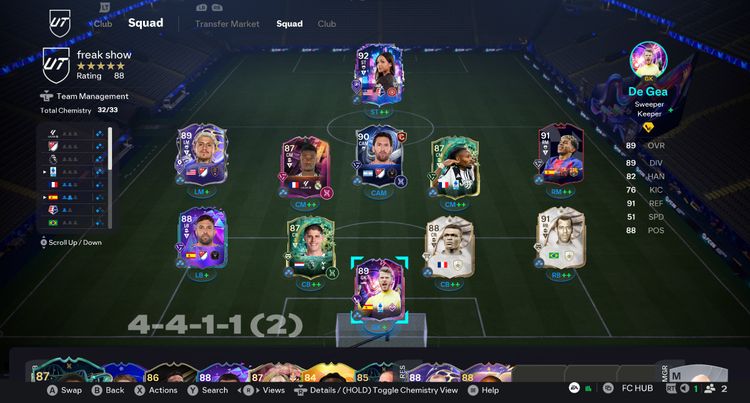This screenshot has width=750, height=403.
Task: Click the Brazilian flag chemistry row
Action: click(x=73, y=223)
